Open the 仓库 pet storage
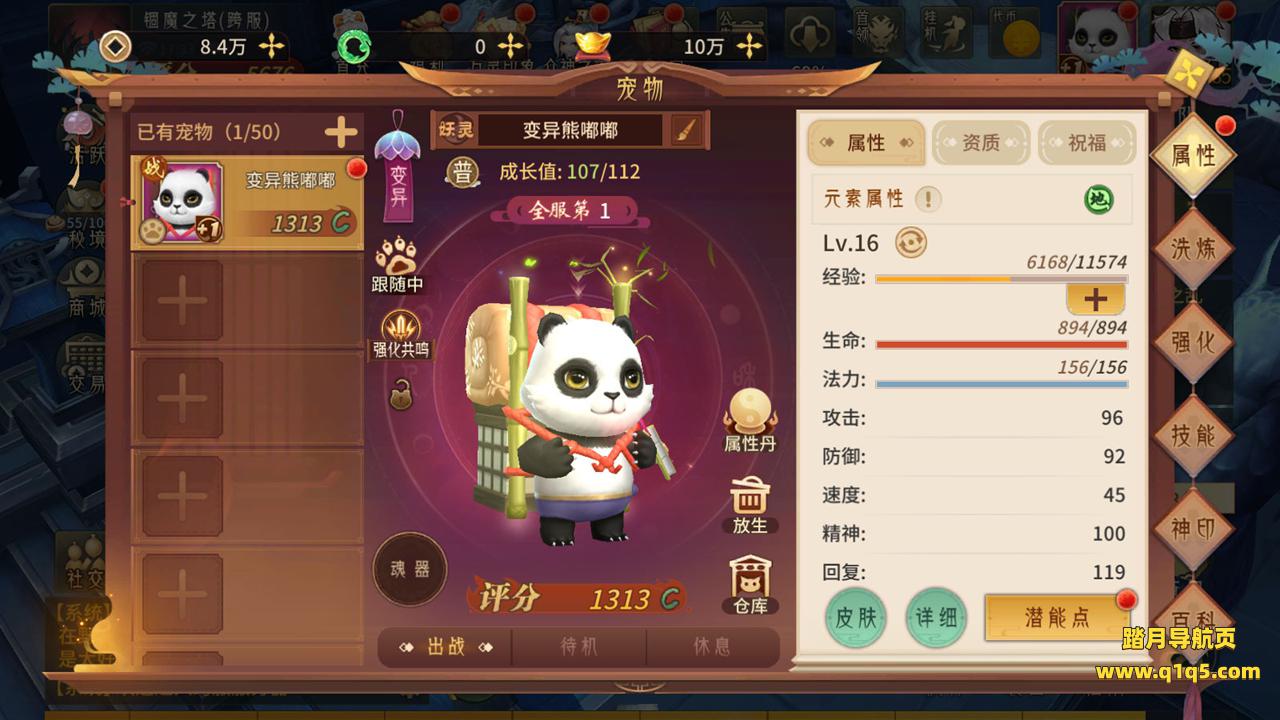This screenshot has height=720, width=1280. 749,585
